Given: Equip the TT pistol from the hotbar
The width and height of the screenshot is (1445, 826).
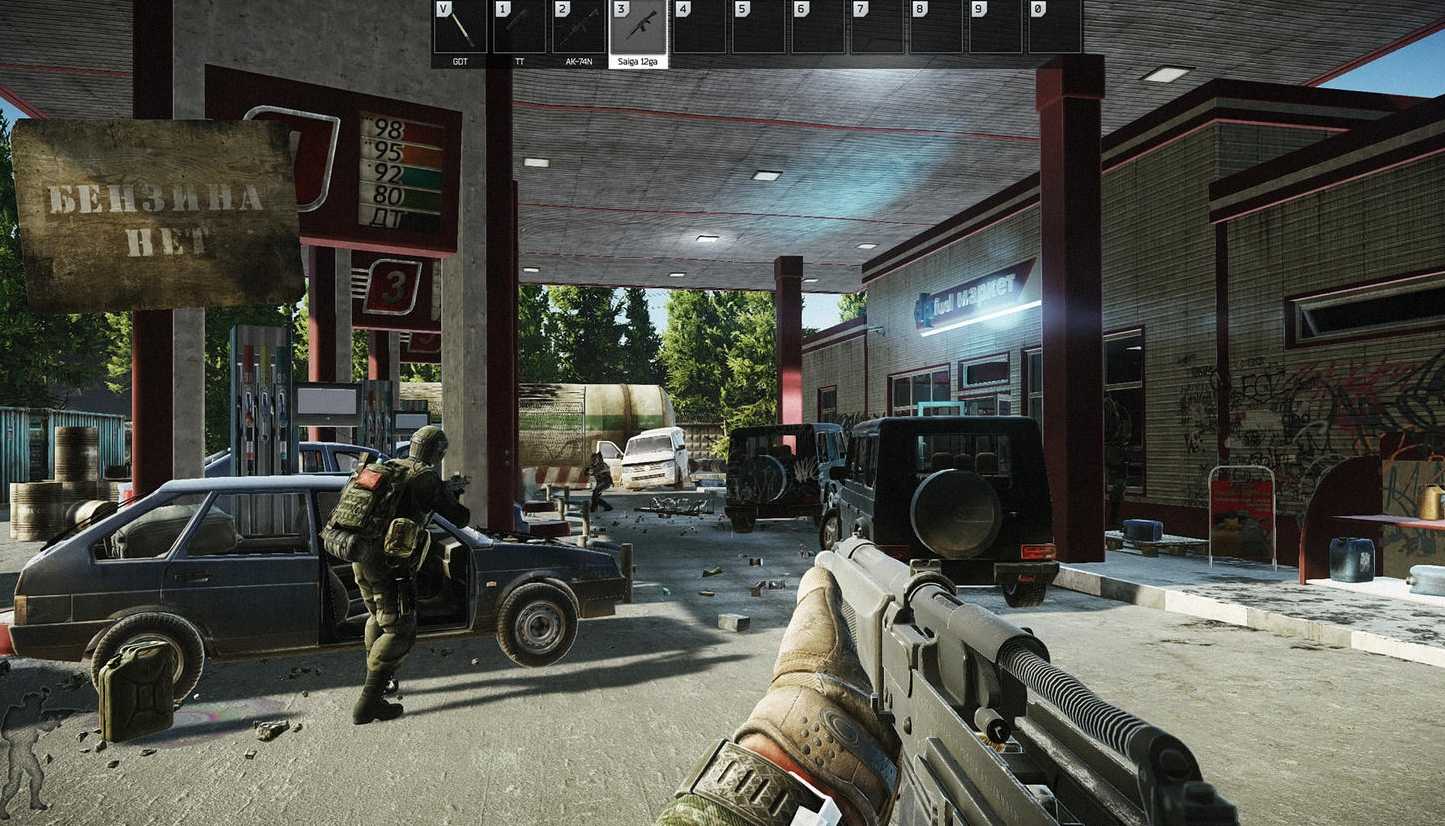Looking at the screenshot, I should tap(520, 28).
